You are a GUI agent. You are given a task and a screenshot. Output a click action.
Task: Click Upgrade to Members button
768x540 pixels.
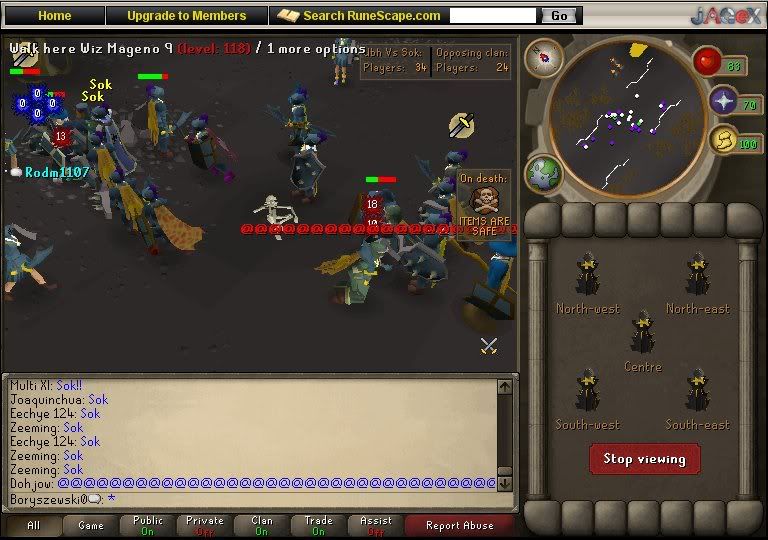click(x=186, y=16)
